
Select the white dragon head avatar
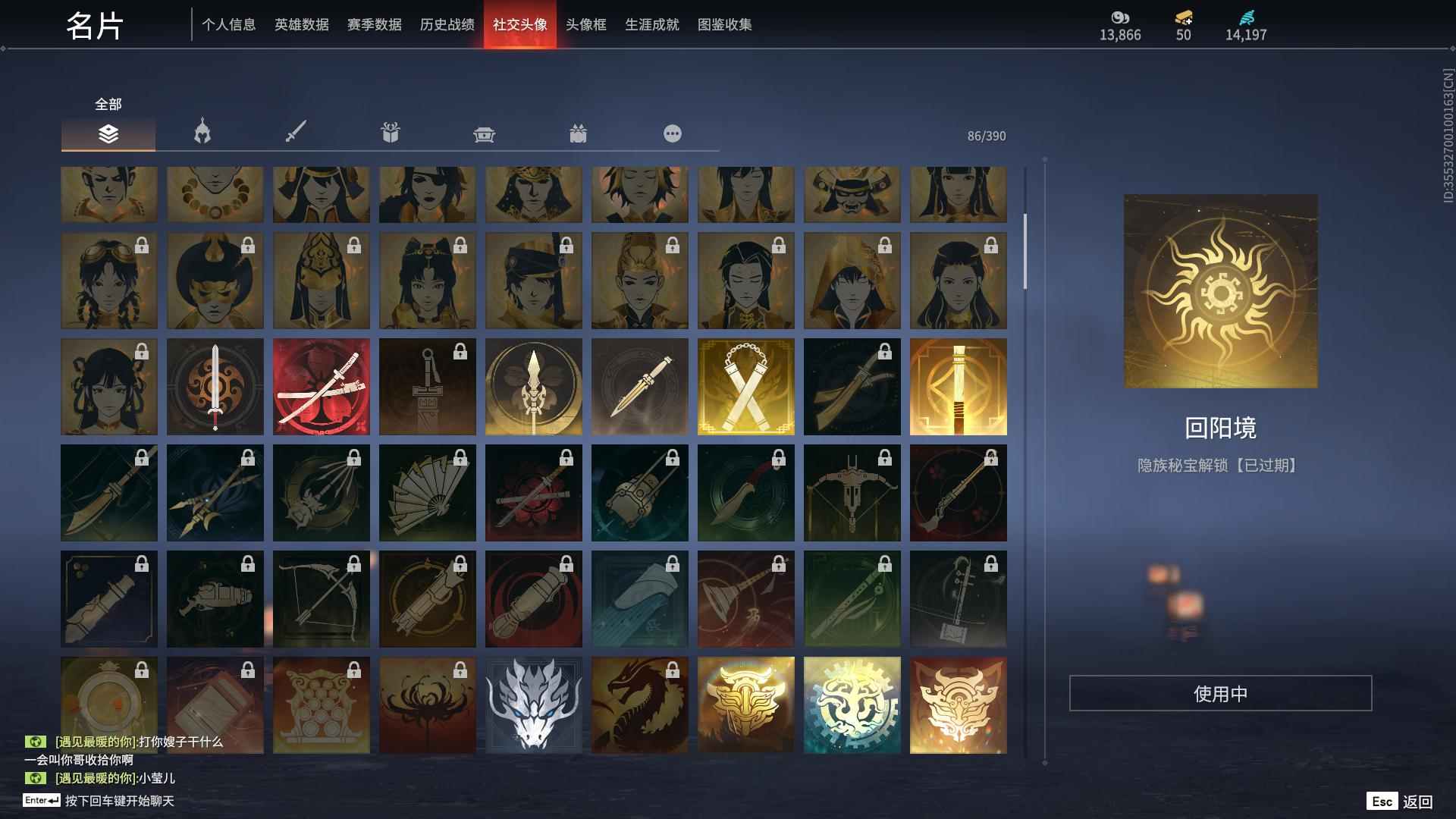(x=534, y=704)
